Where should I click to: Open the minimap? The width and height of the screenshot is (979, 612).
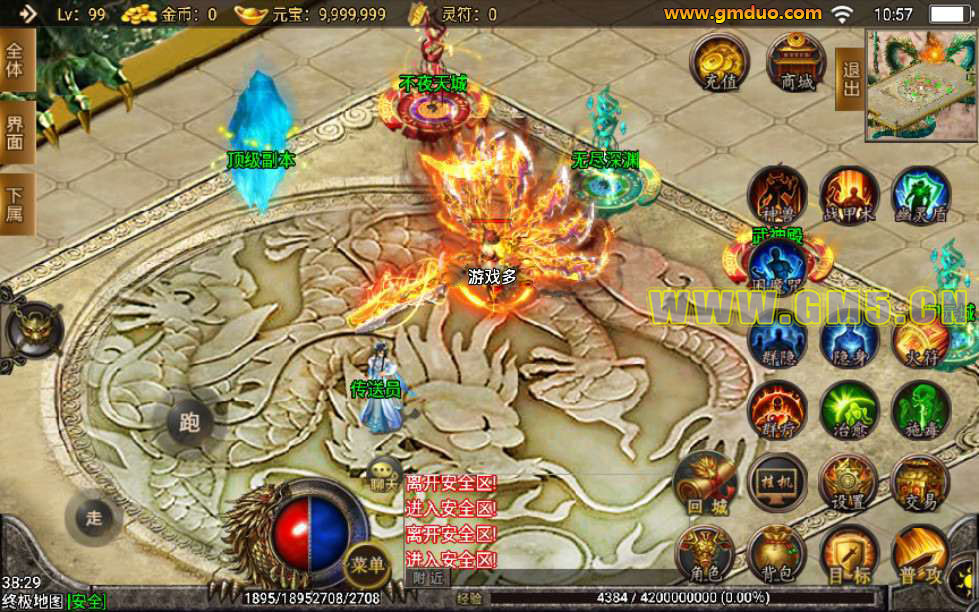click(x=921, y=84)
